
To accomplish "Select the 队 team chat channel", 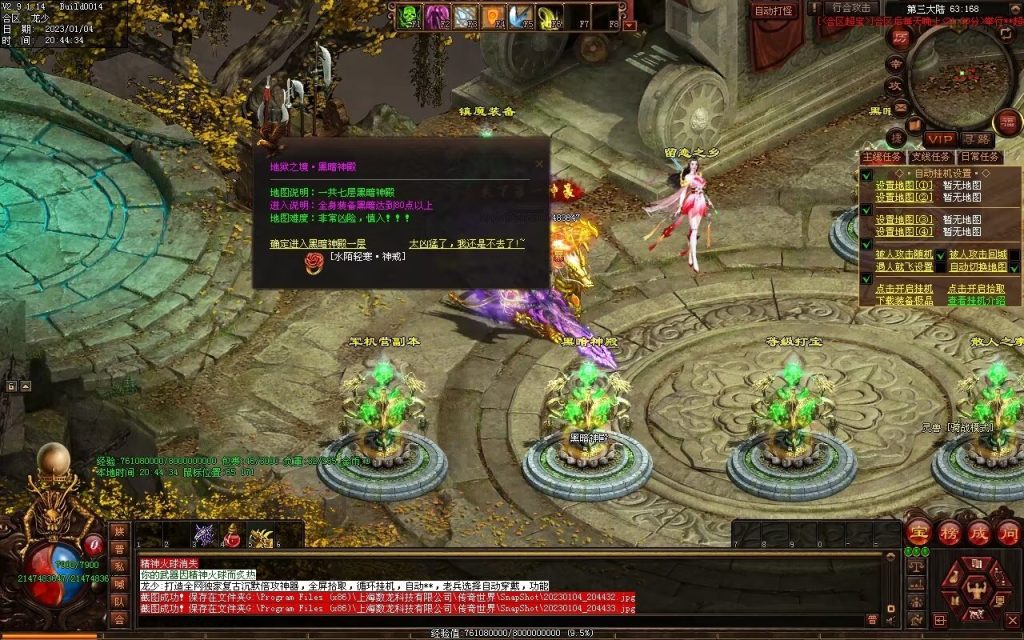I will coord(119,602).
